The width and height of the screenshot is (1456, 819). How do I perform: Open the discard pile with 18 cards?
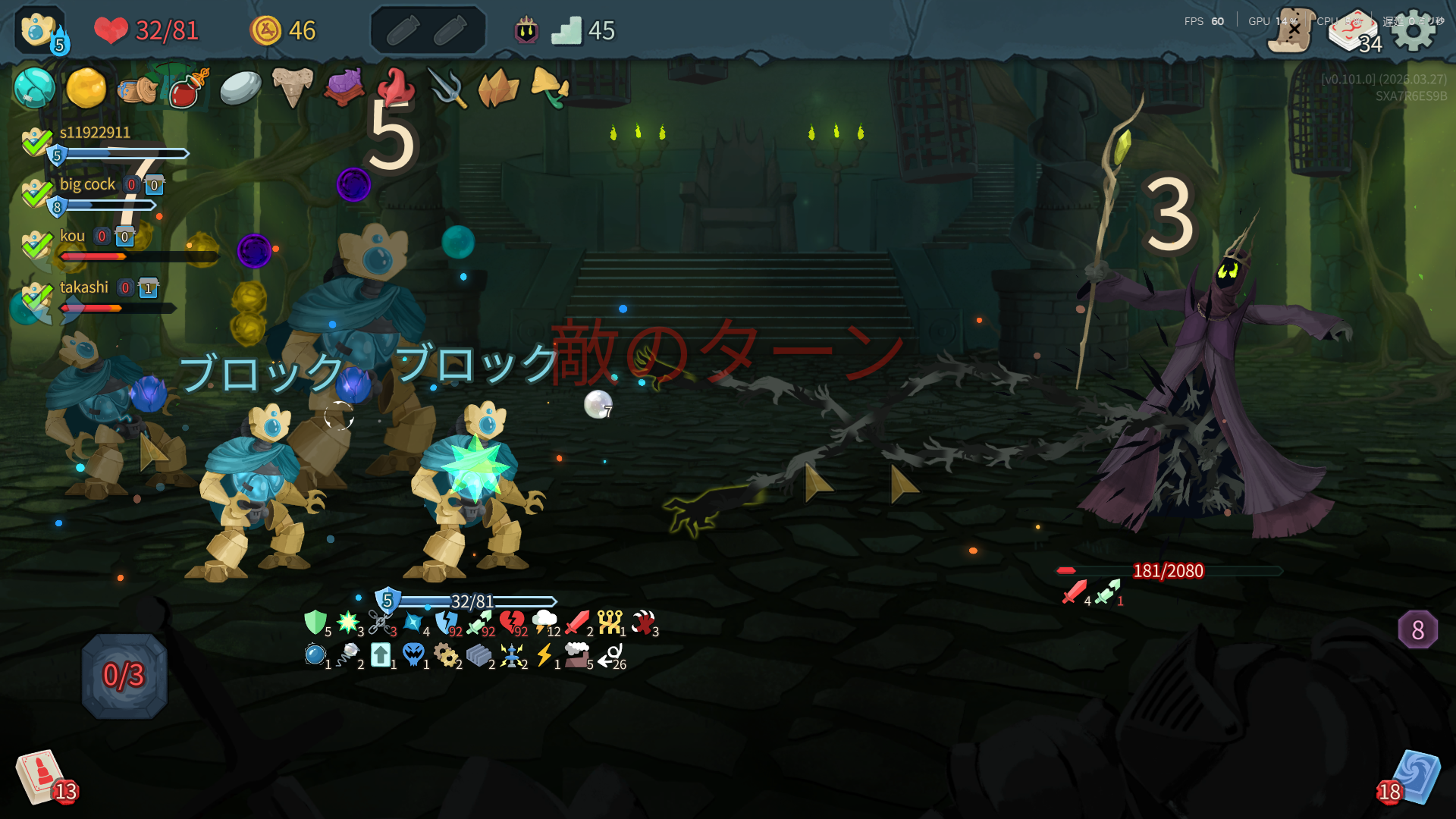[1413, 778]
